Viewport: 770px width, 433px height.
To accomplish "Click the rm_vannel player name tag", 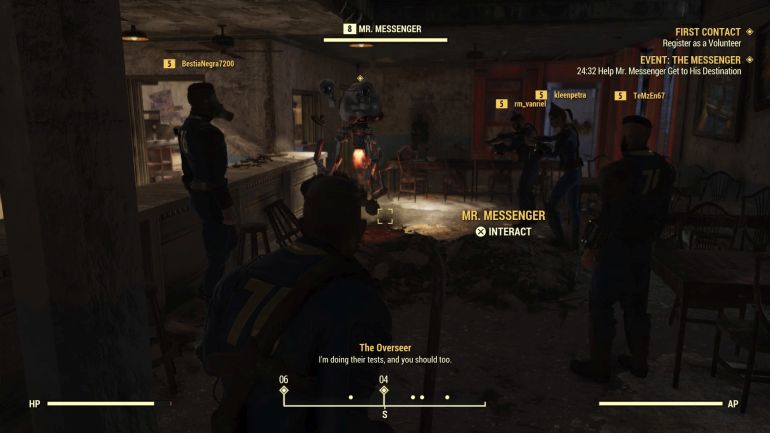I will point(530,103).
